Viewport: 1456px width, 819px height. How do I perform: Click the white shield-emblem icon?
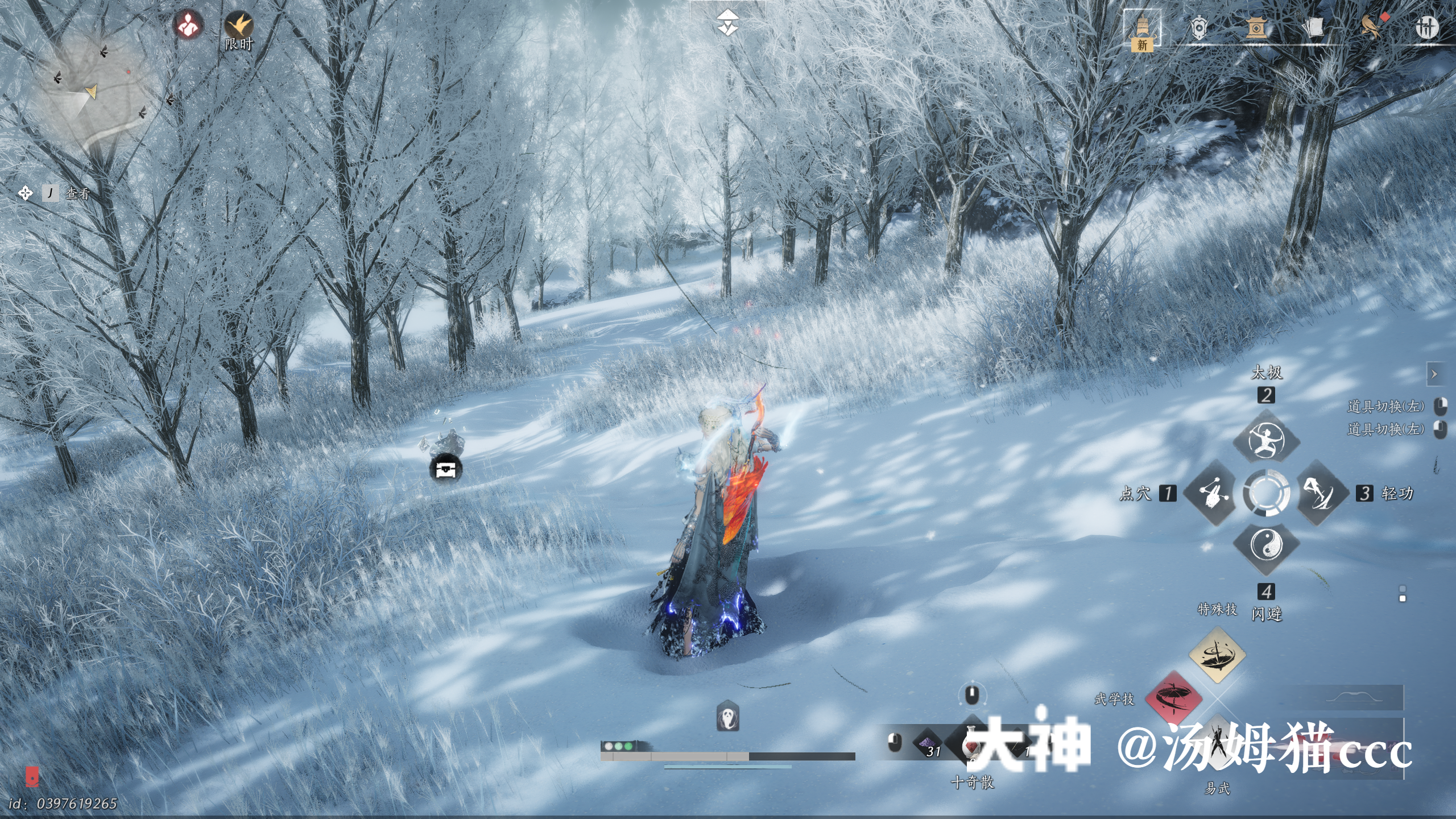tap(1199, 27)
